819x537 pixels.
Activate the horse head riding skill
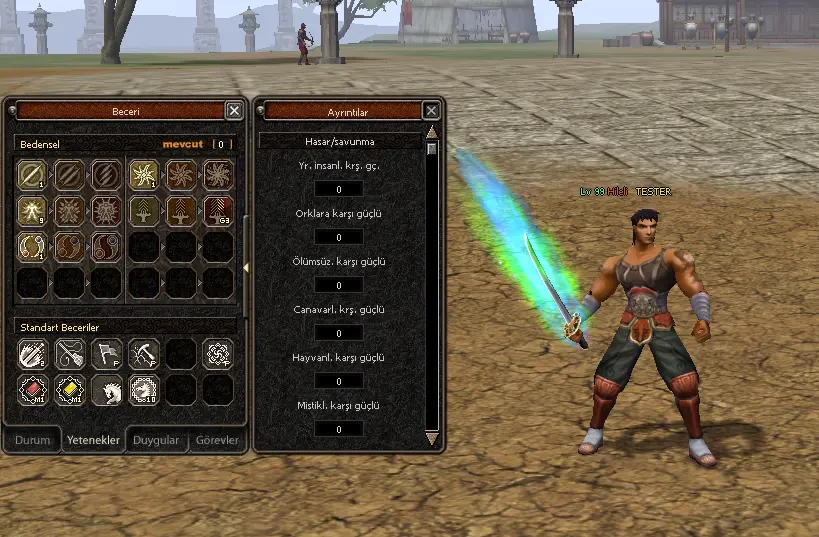point(106,390)
